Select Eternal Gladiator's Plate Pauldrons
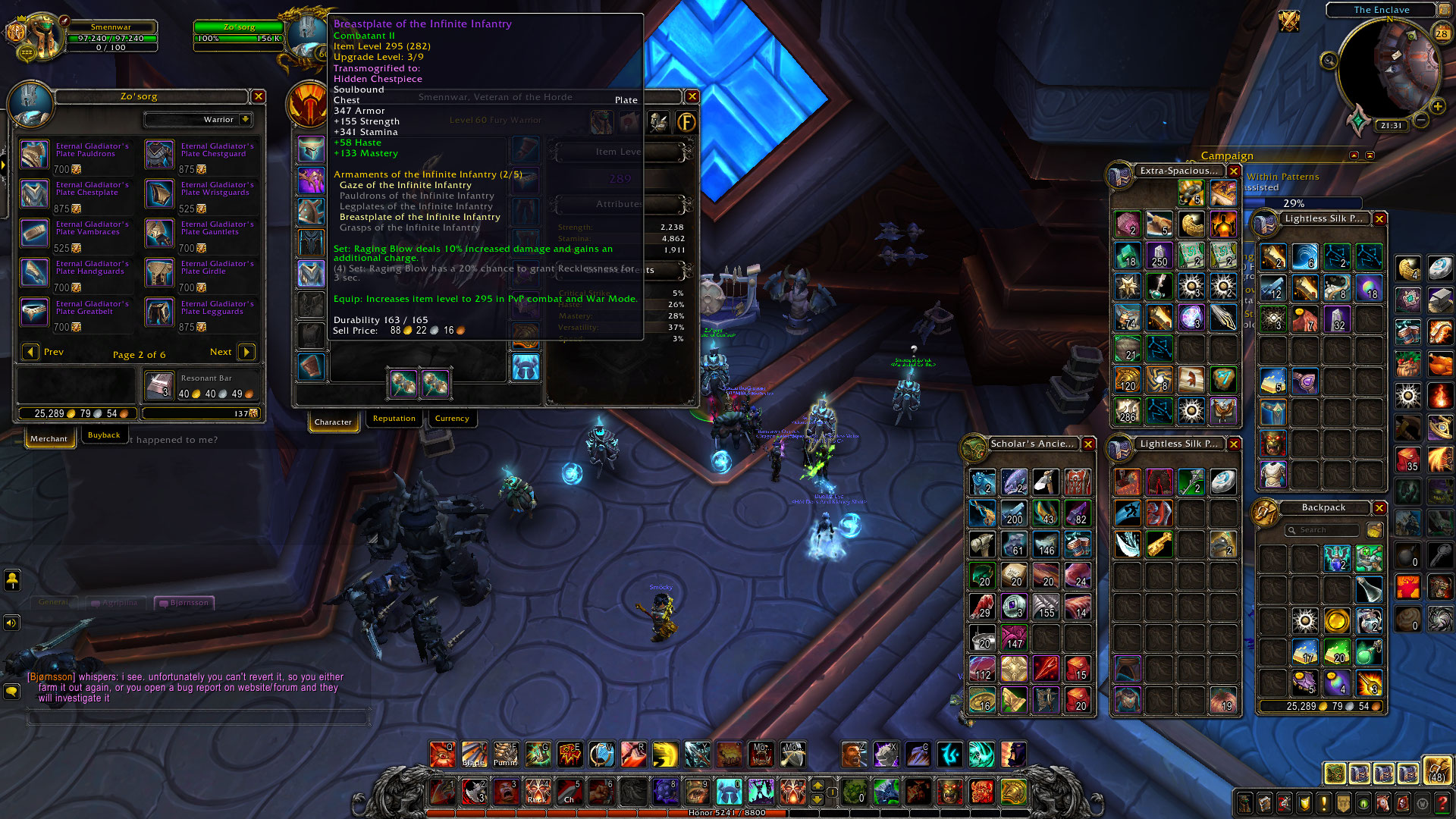The image size is (1456, 819). [34, 154]
